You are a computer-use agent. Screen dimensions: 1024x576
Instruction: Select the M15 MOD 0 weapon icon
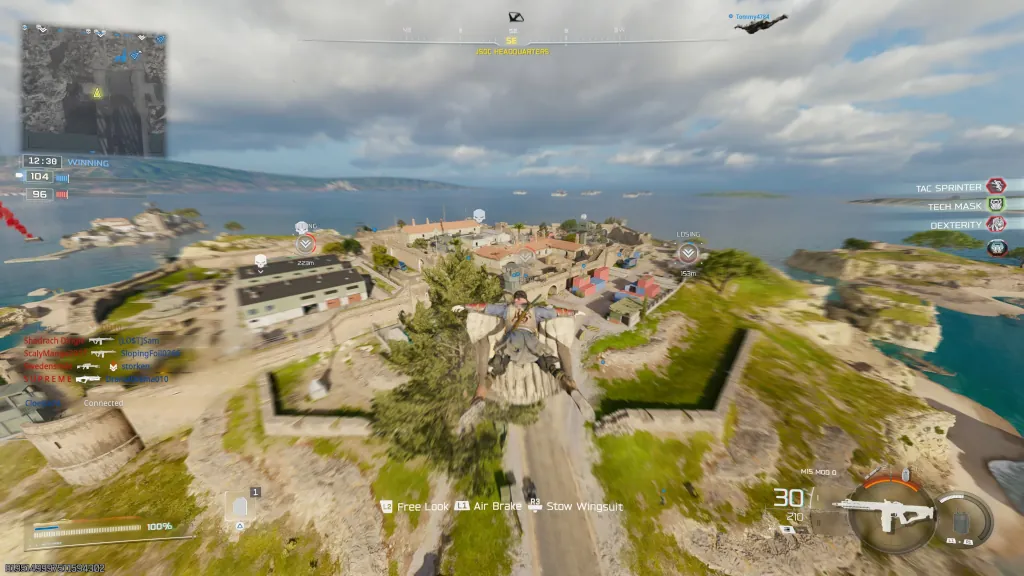coord(884,514)
